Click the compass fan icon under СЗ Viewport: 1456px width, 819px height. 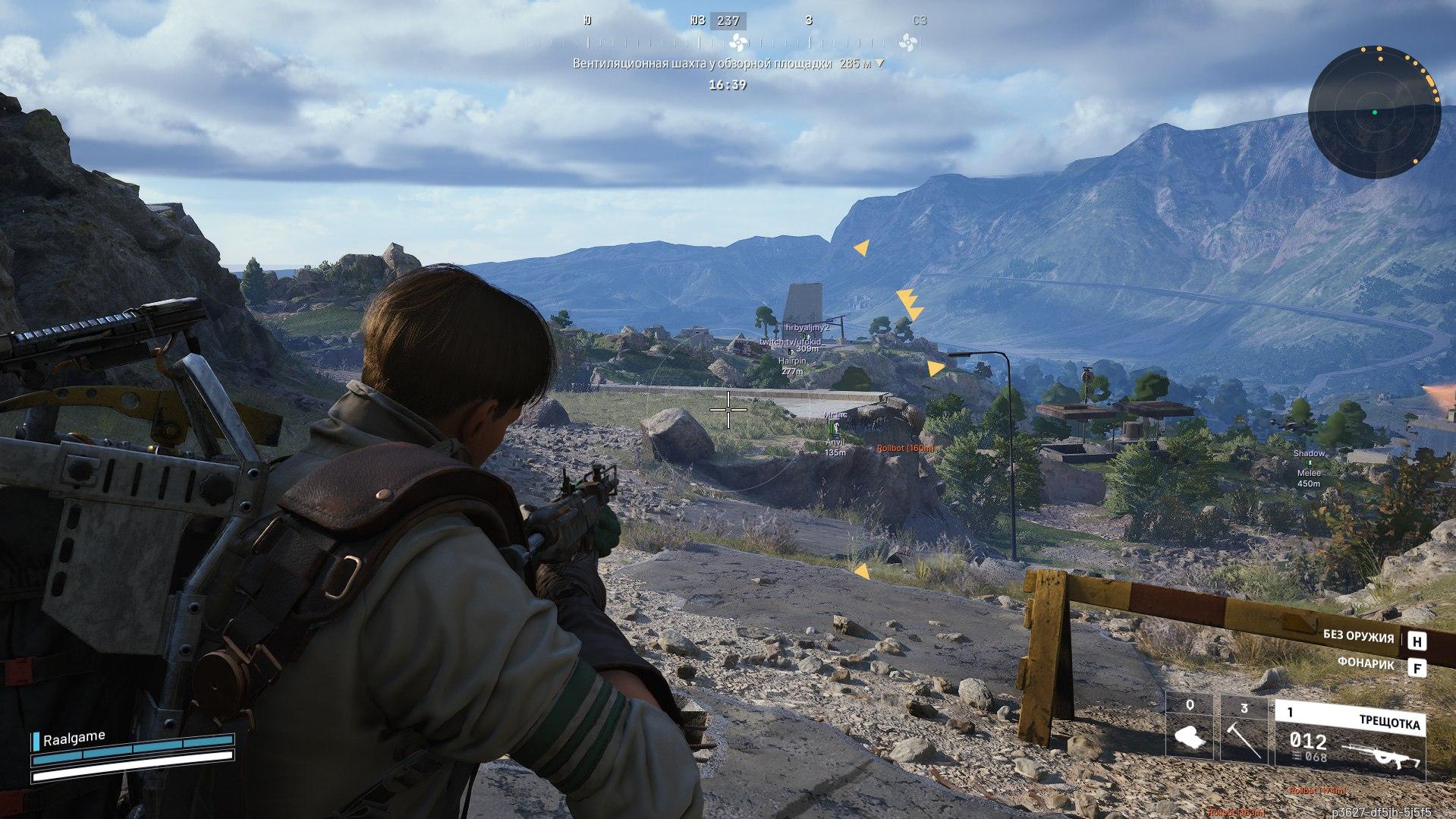908,42
